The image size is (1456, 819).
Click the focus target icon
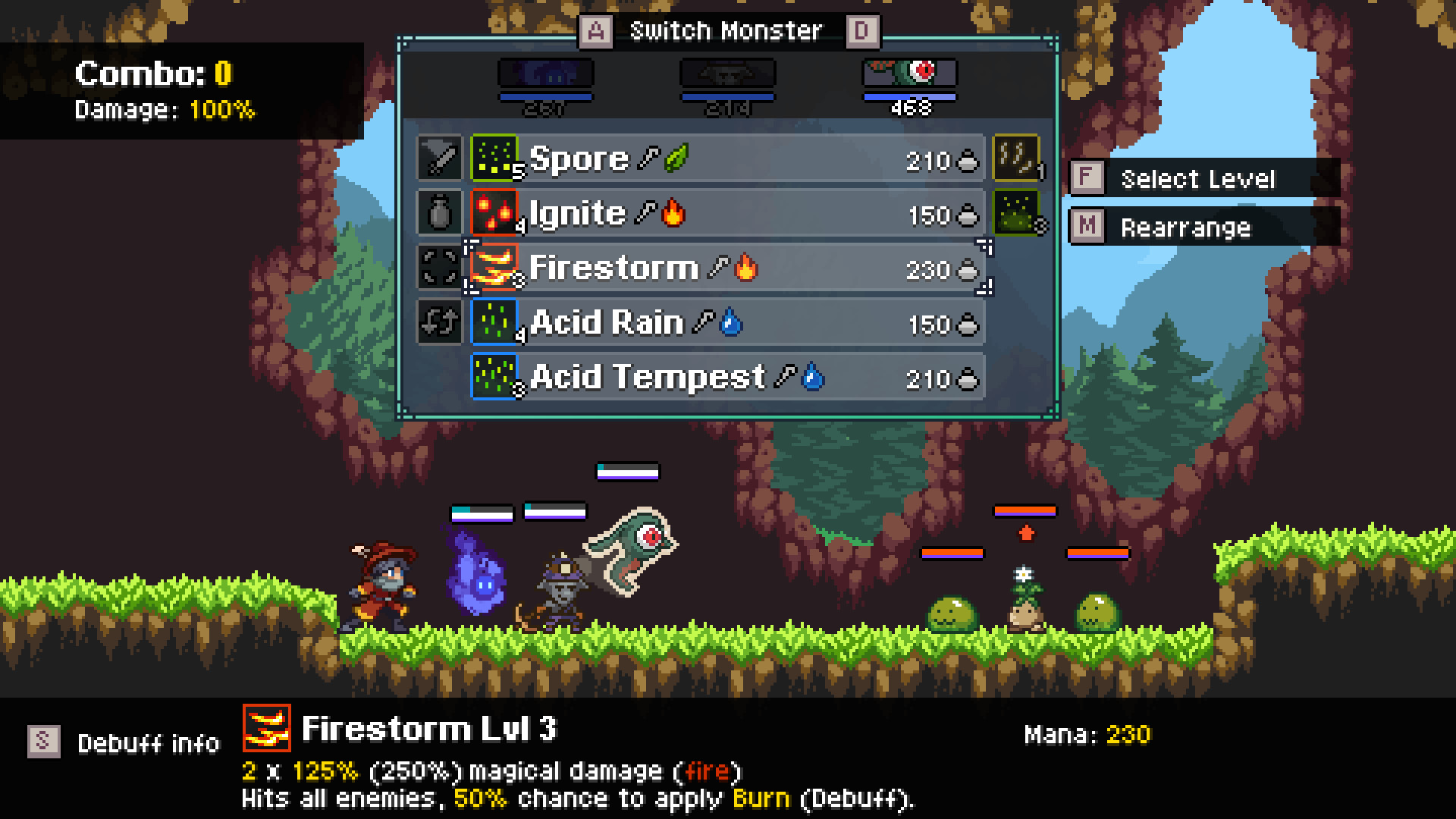[438, 268]
